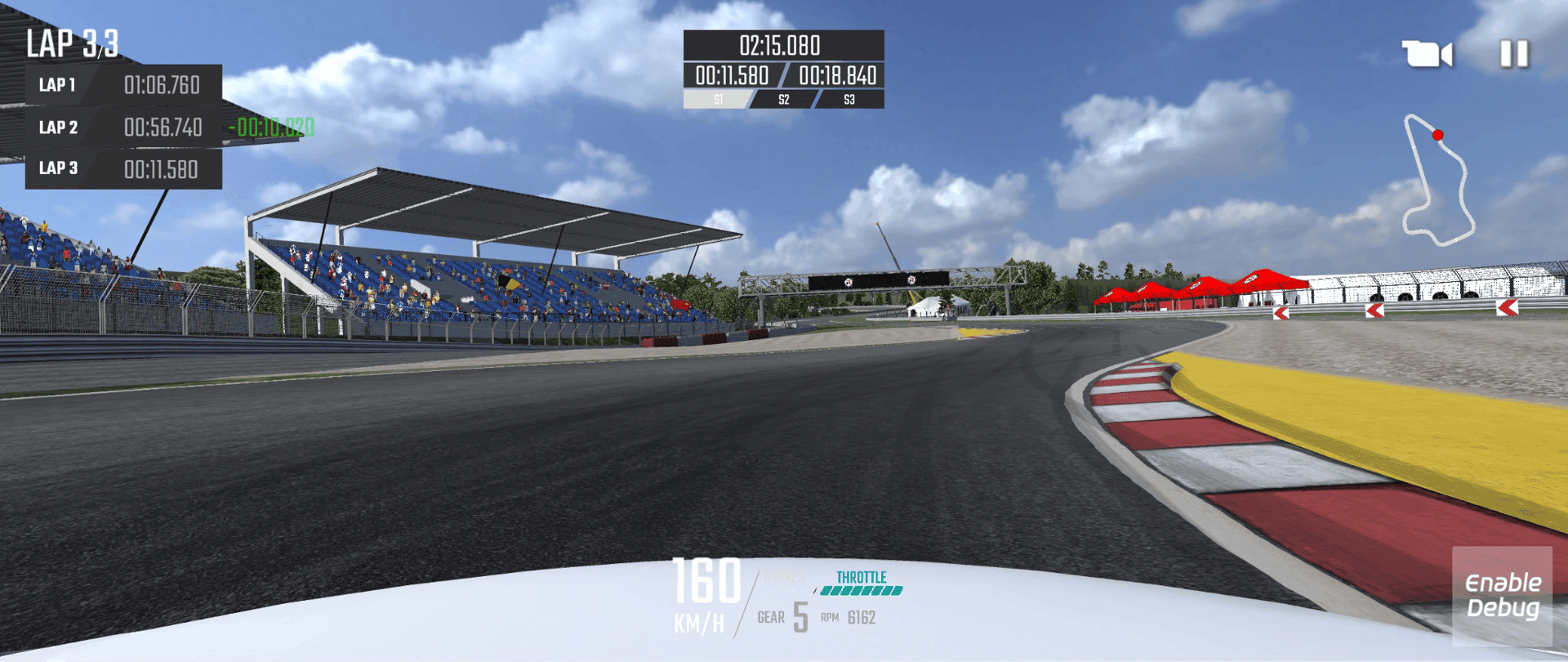The width and height of the screenshot is (1568, 662).
Task: Toggle the LAP 1 time row
Action: tap(122, 85)
